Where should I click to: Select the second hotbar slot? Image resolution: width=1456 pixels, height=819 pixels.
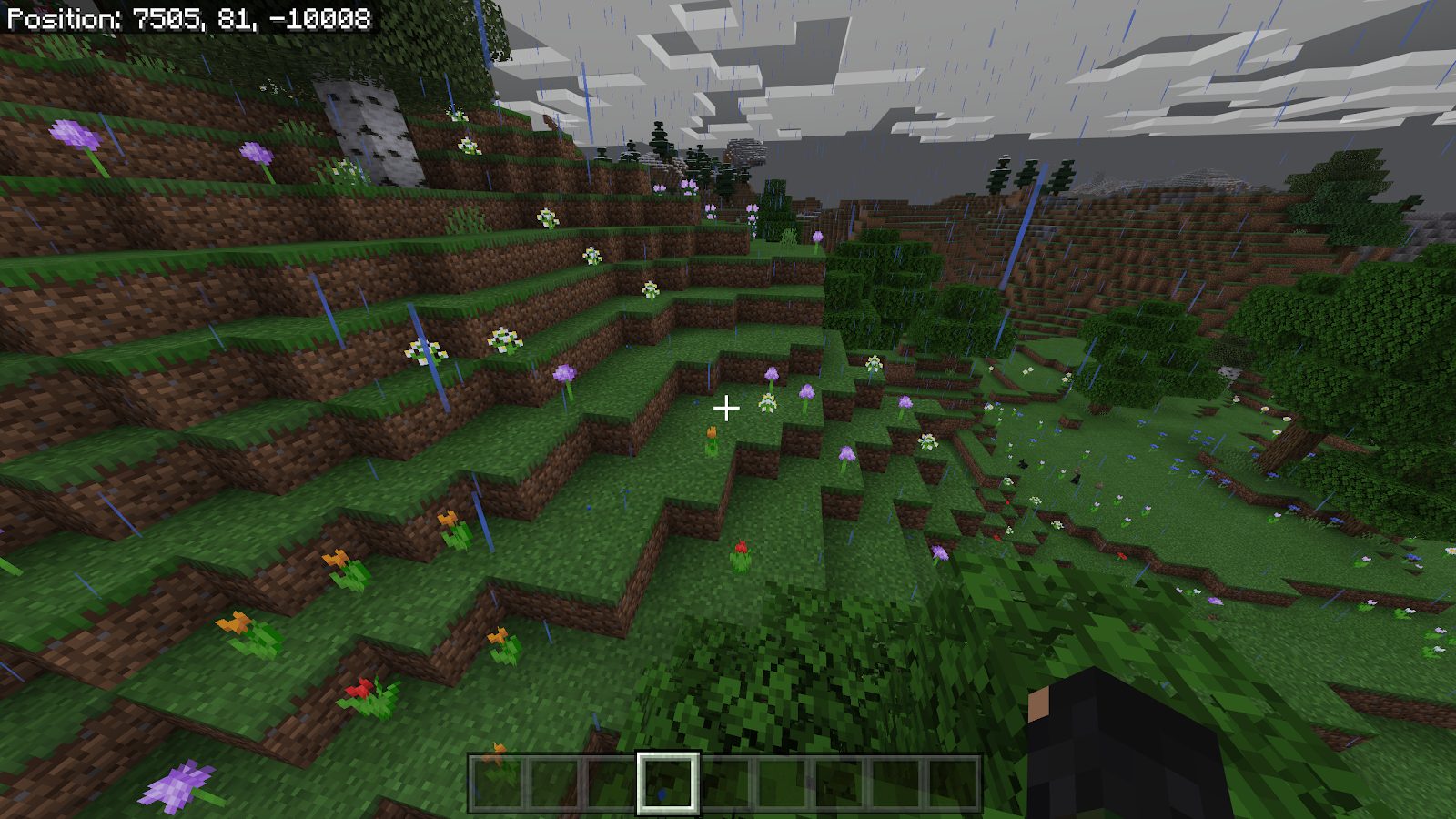click(x=555, y=783)
